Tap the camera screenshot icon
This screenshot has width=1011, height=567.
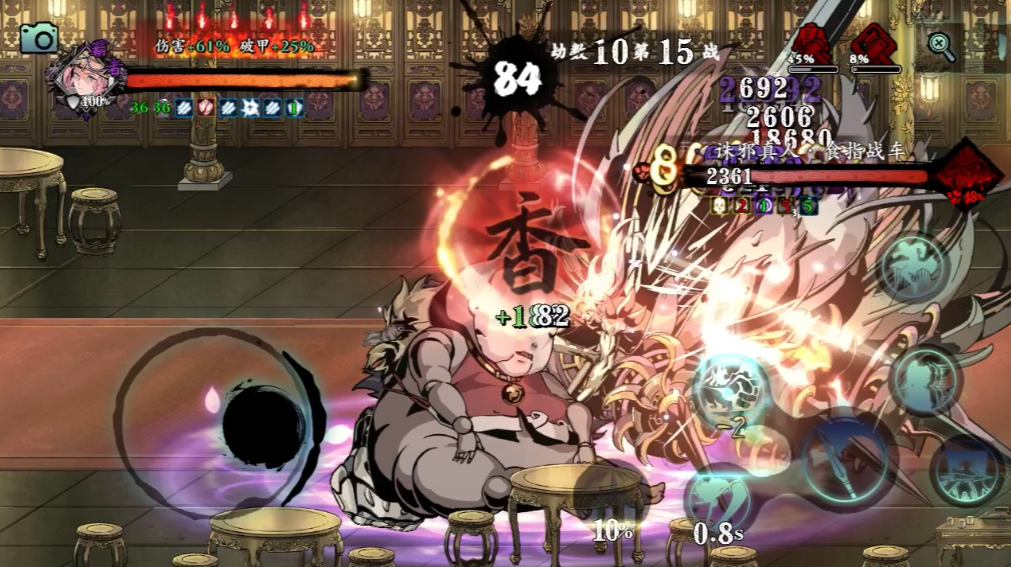click(39, 38)
